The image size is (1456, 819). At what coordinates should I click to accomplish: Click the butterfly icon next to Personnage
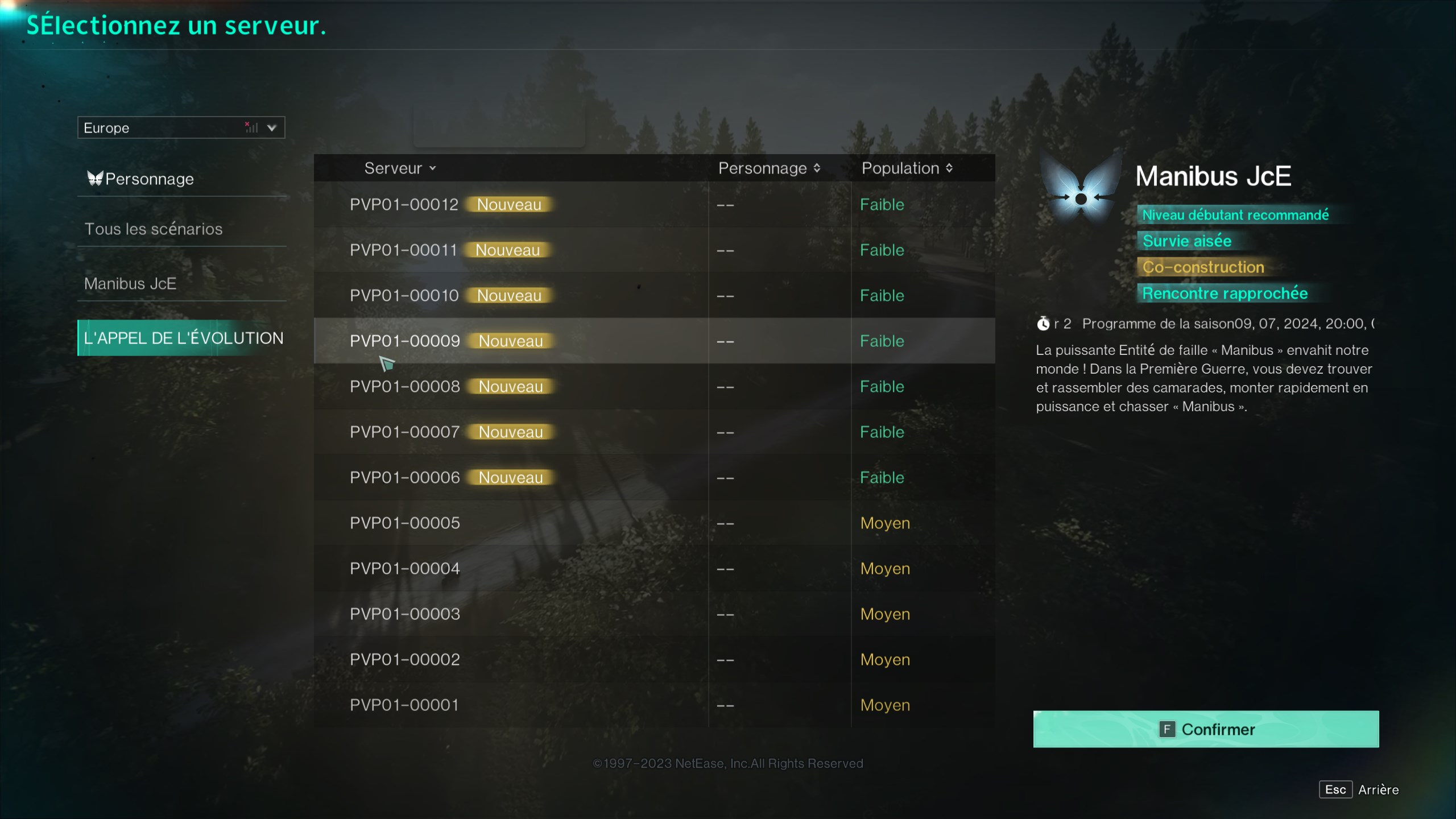95,178
